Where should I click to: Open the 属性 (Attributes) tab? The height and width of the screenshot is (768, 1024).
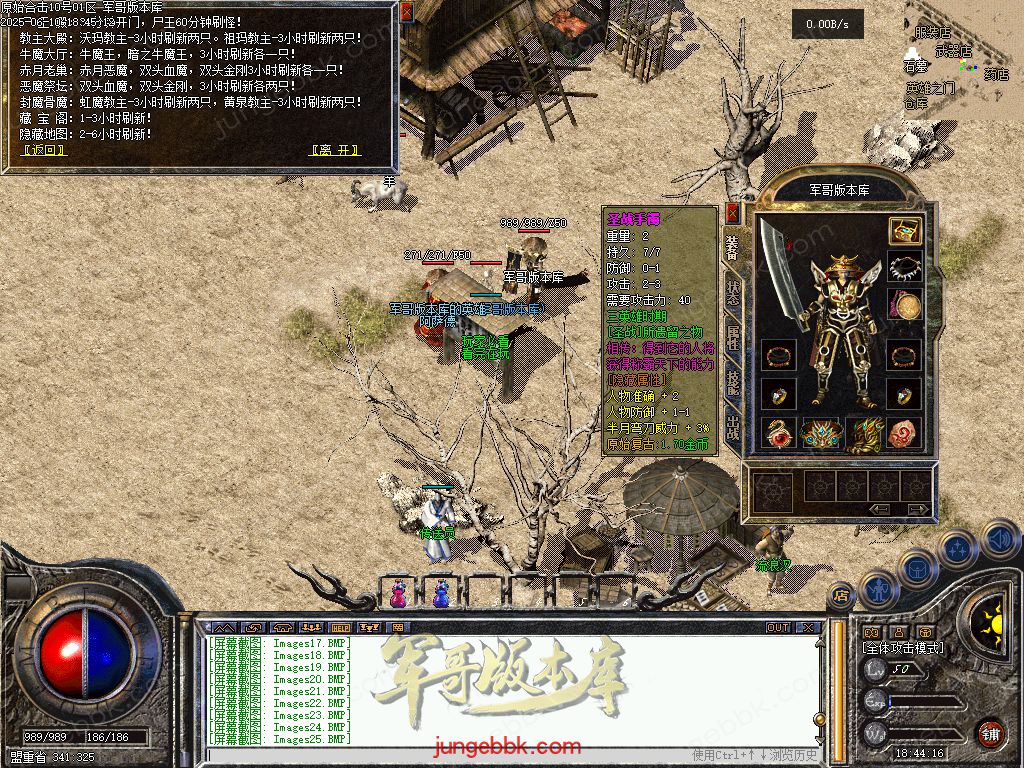pyautogui.click(x=732, y=338)
